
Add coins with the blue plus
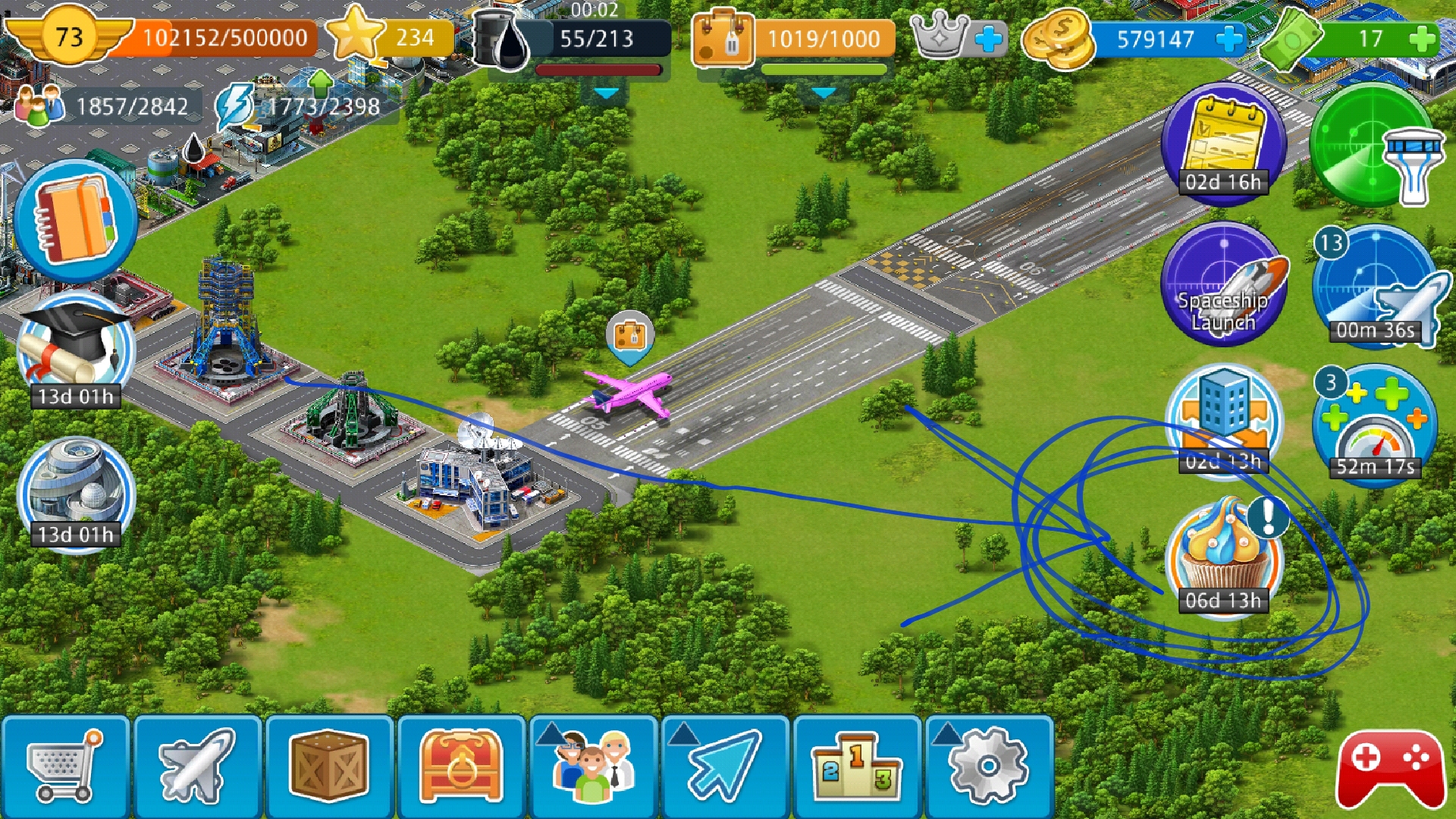coord(1229,39)
